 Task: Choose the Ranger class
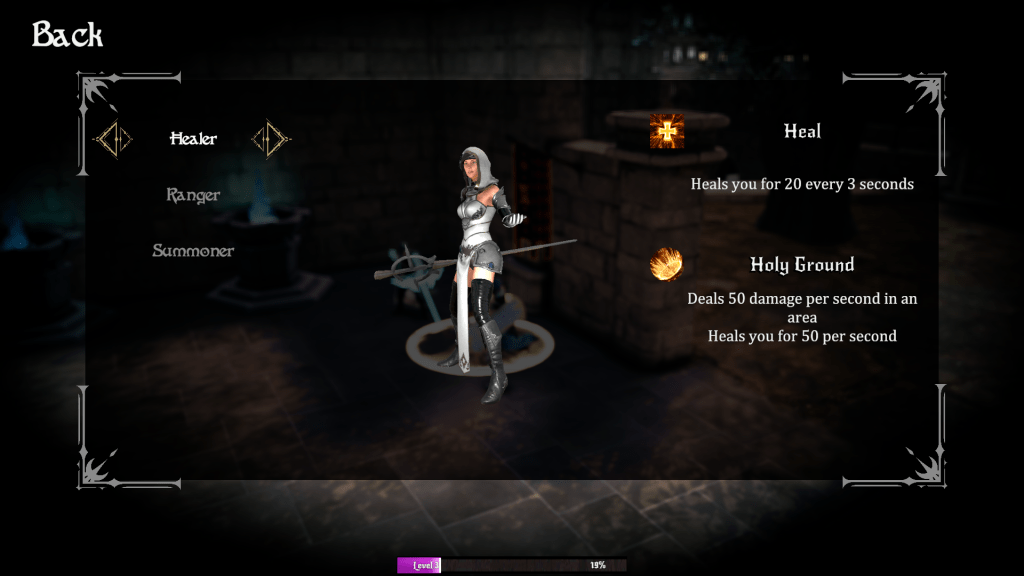coord(193,195)
